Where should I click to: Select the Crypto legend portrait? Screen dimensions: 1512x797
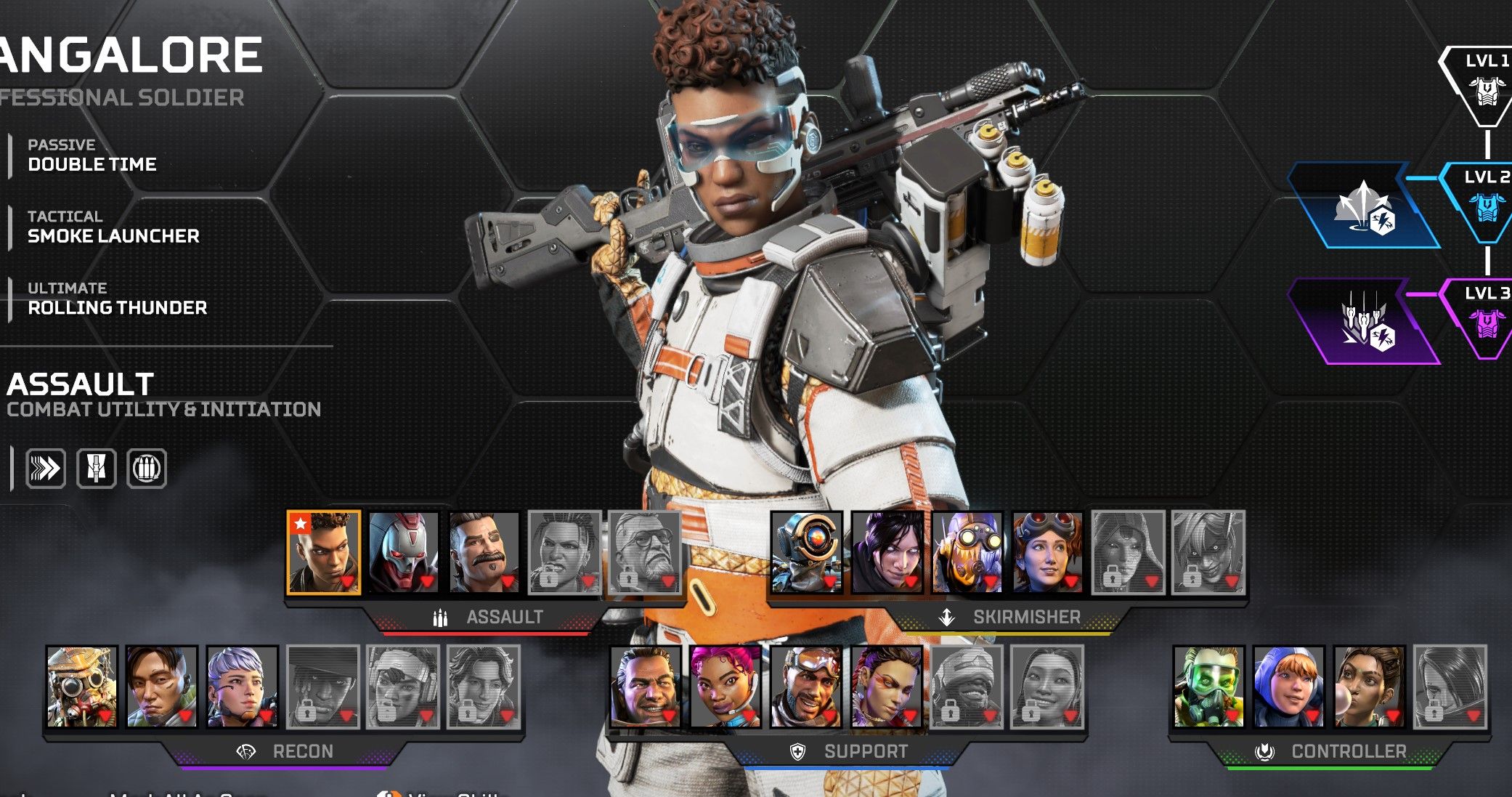[162, 687]
